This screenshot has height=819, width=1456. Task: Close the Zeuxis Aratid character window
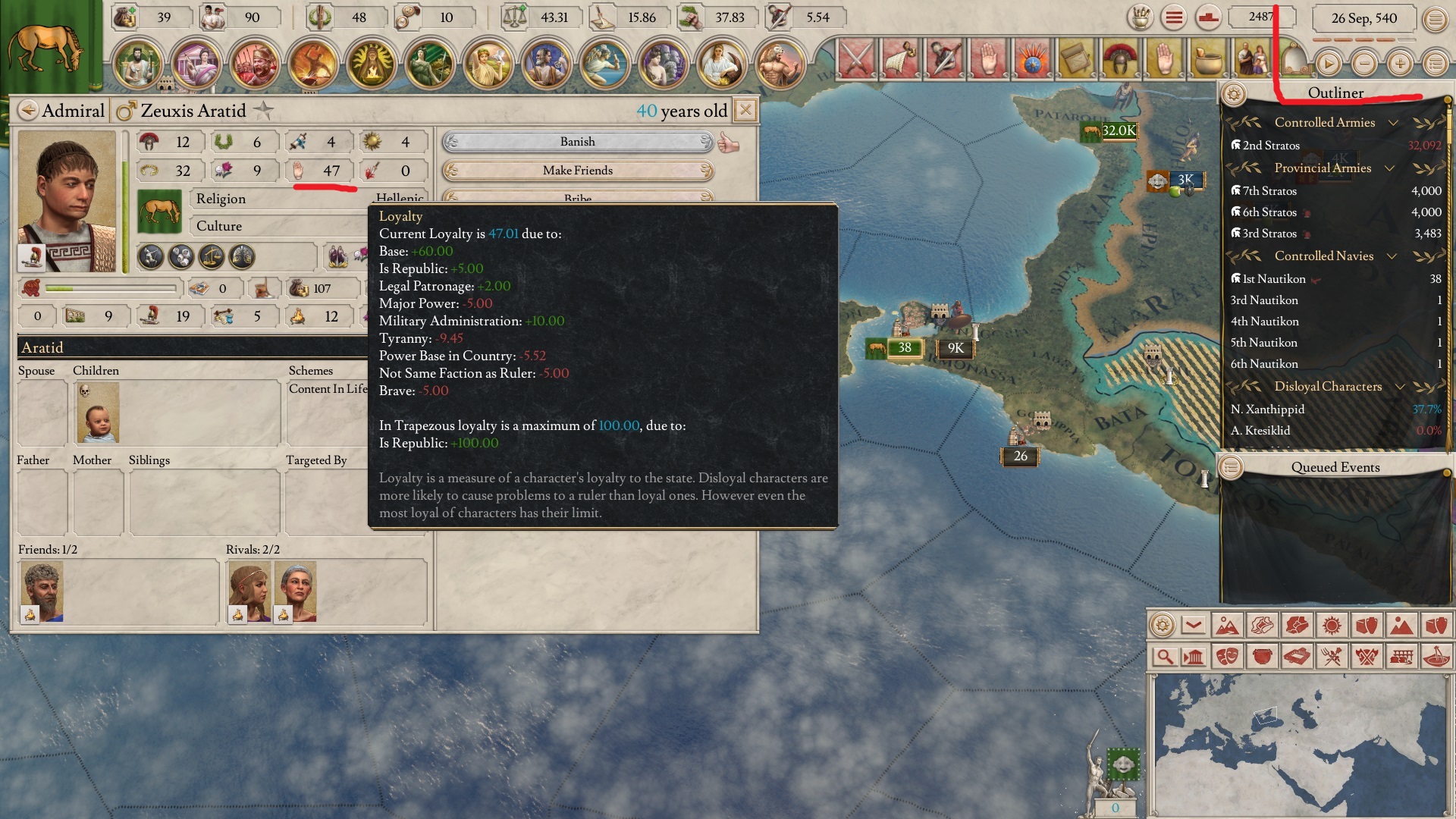tap(745, 111)
